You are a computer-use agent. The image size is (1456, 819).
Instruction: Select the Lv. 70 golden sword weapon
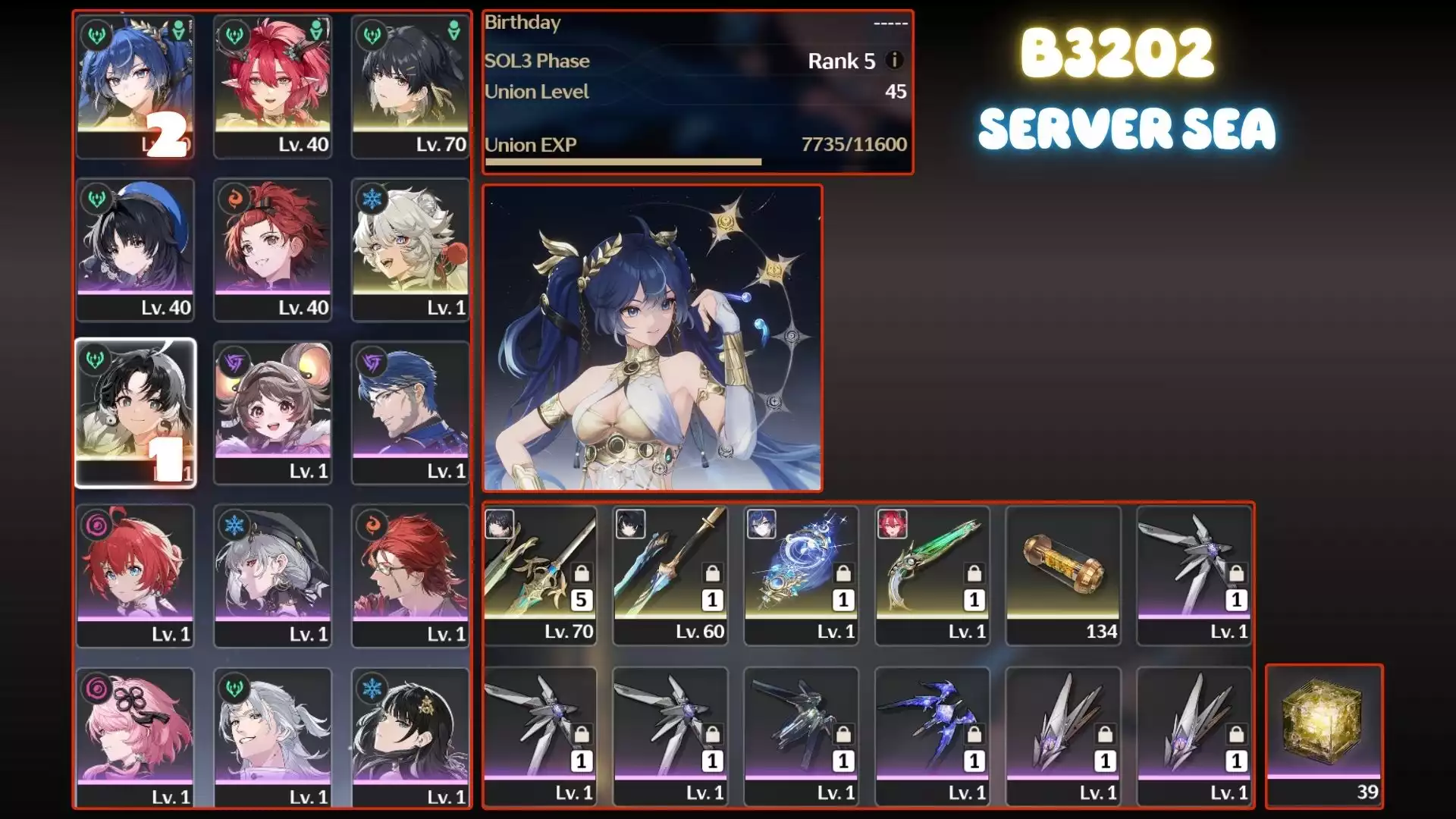pos(540,575)
